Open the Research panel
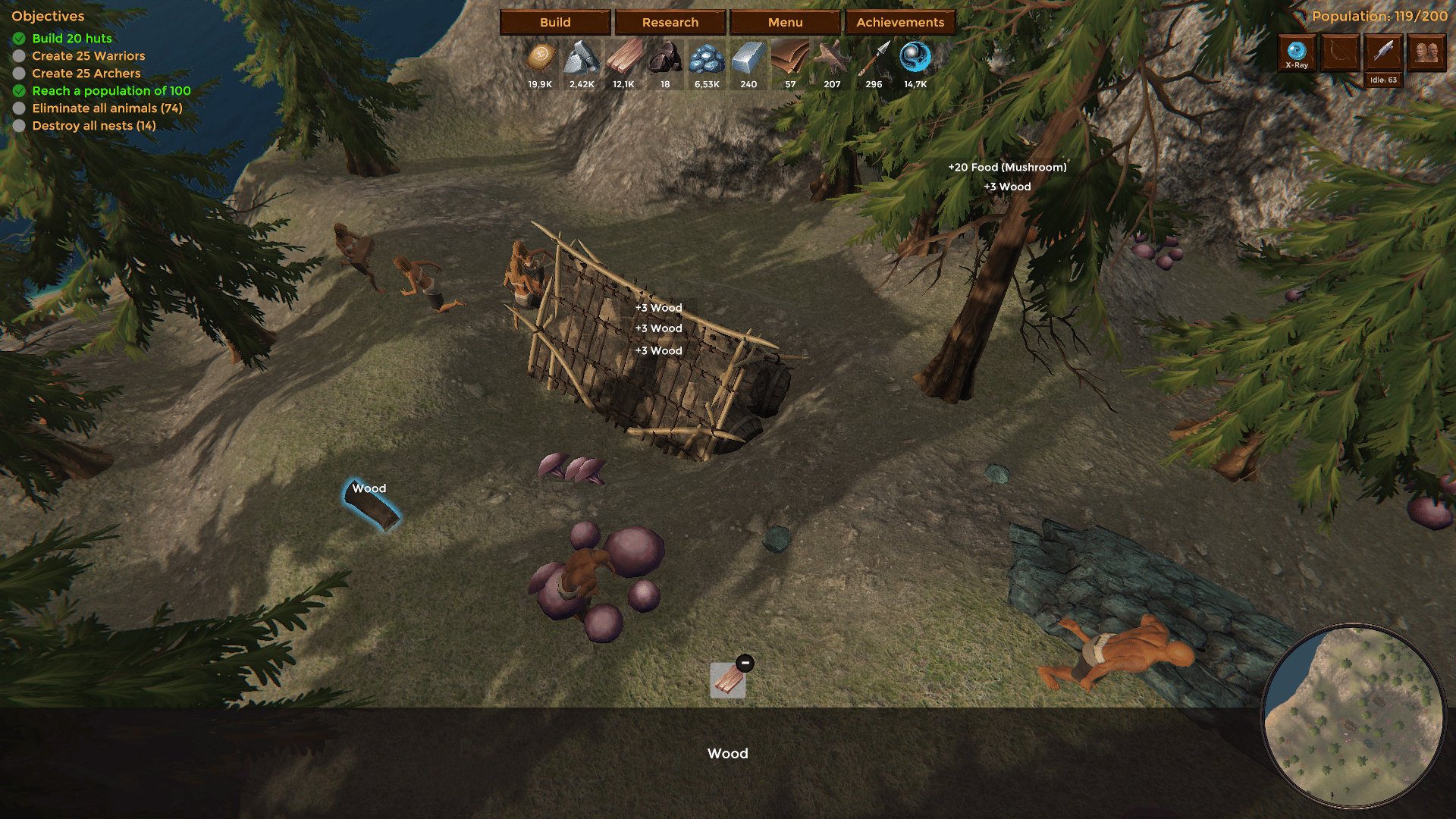The height and width of the screenshot is (819, 1456). tap(670, 22)
